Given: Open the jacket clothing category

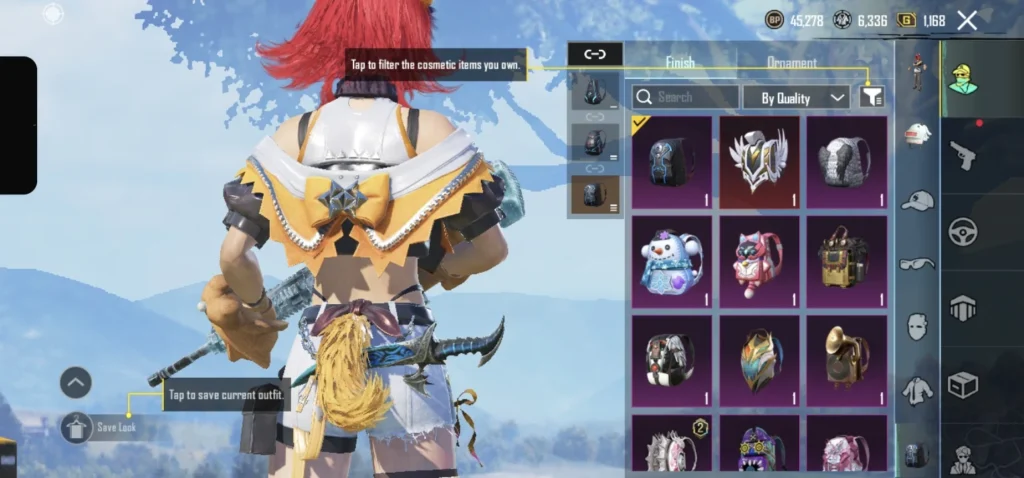Looking at the screenshot, I should pyautogui.click(x=917, y=390).
